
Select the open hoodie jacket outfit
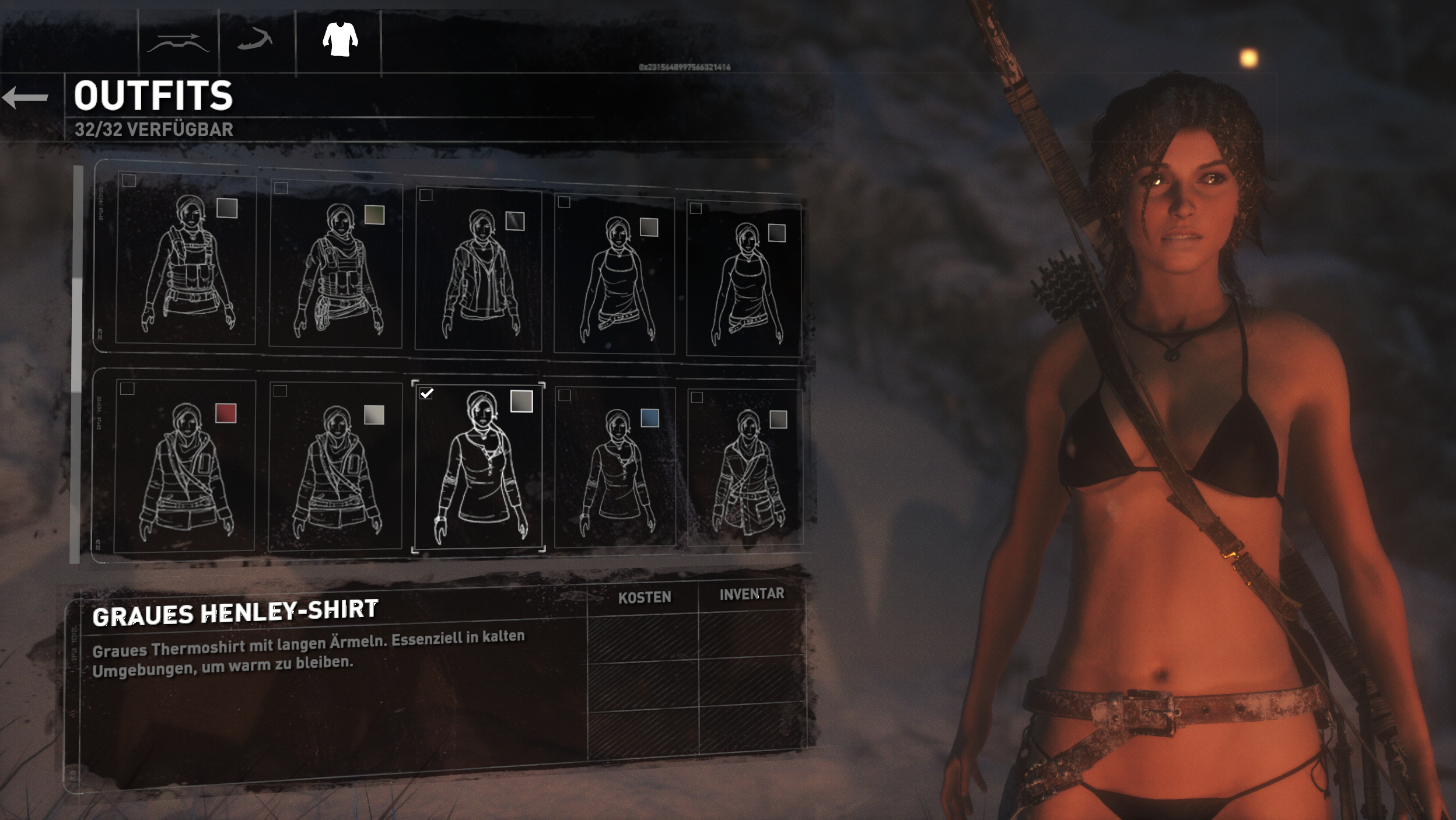pyautogui.click(x=479, y=269)
